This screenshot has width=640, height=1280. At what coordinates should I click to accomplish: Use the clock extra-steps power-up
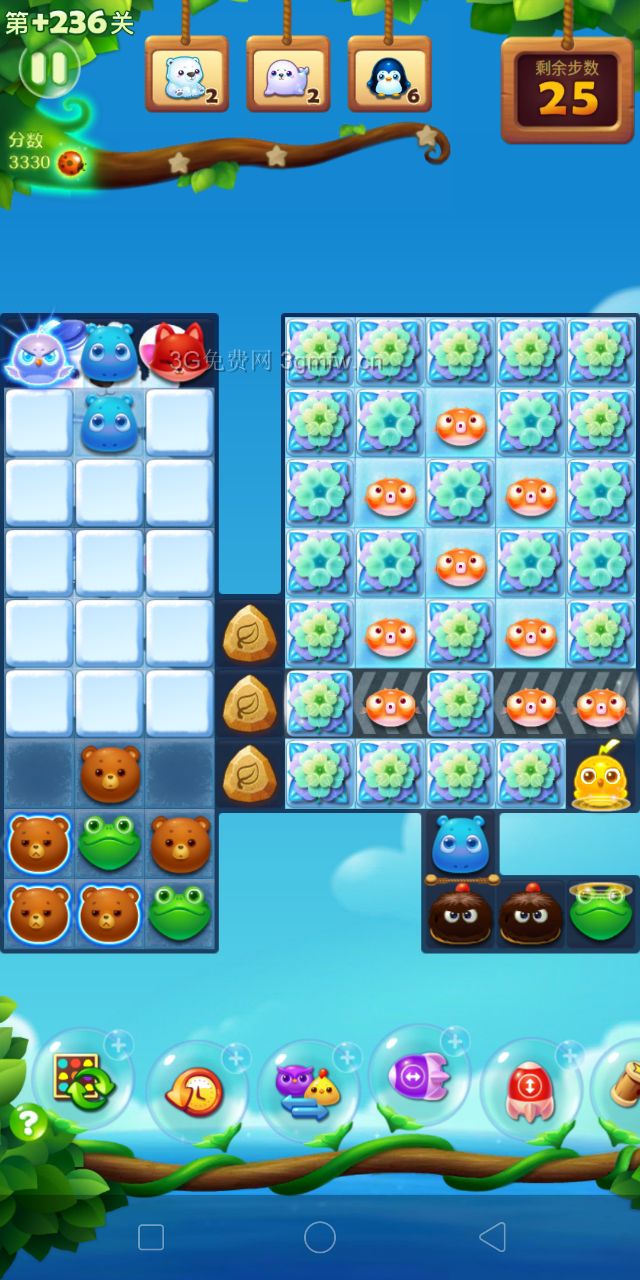(x=195, y=1090)
